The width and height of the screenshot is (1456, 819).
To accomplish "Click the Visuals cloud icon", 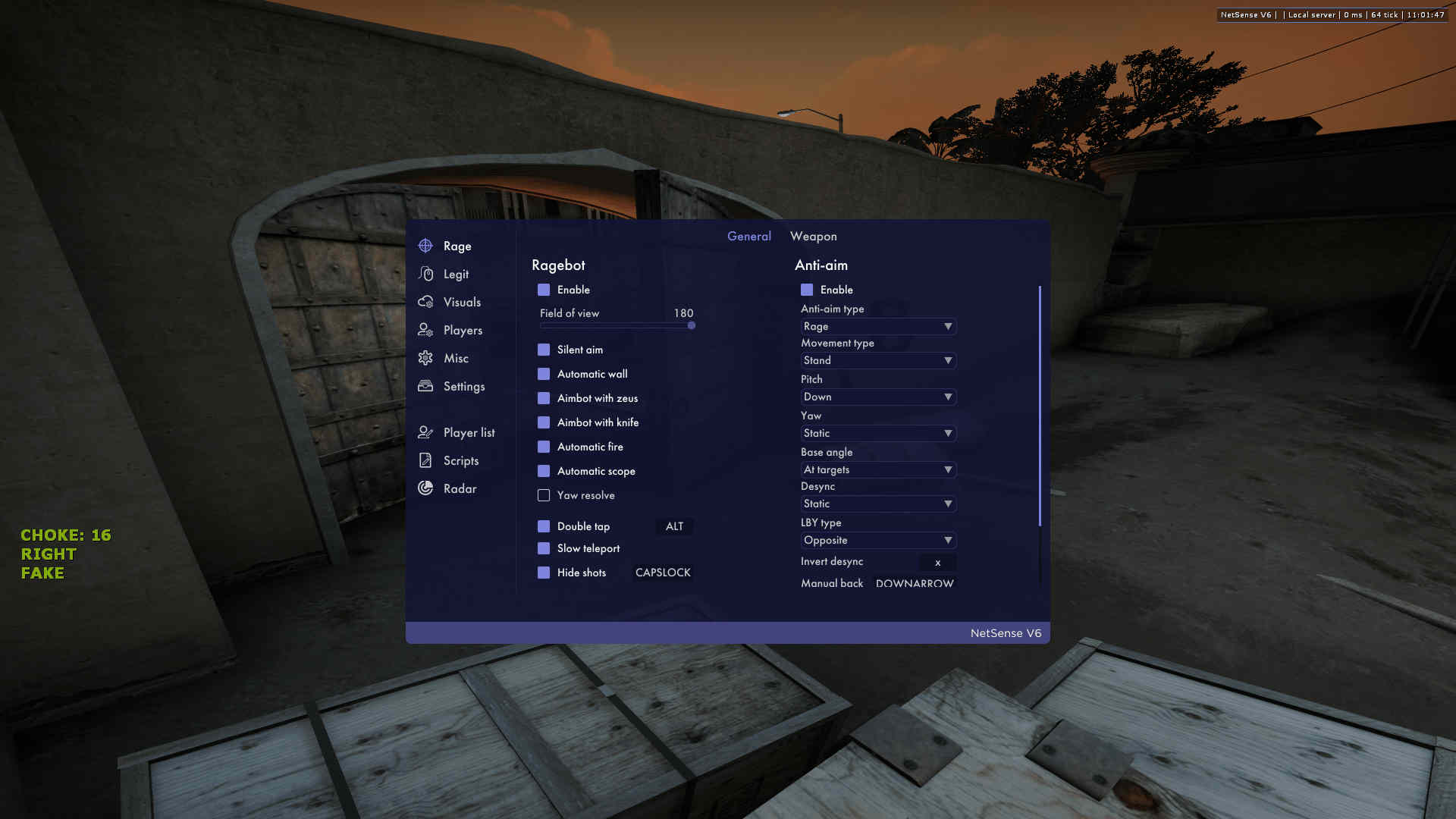I will (427, 302).
